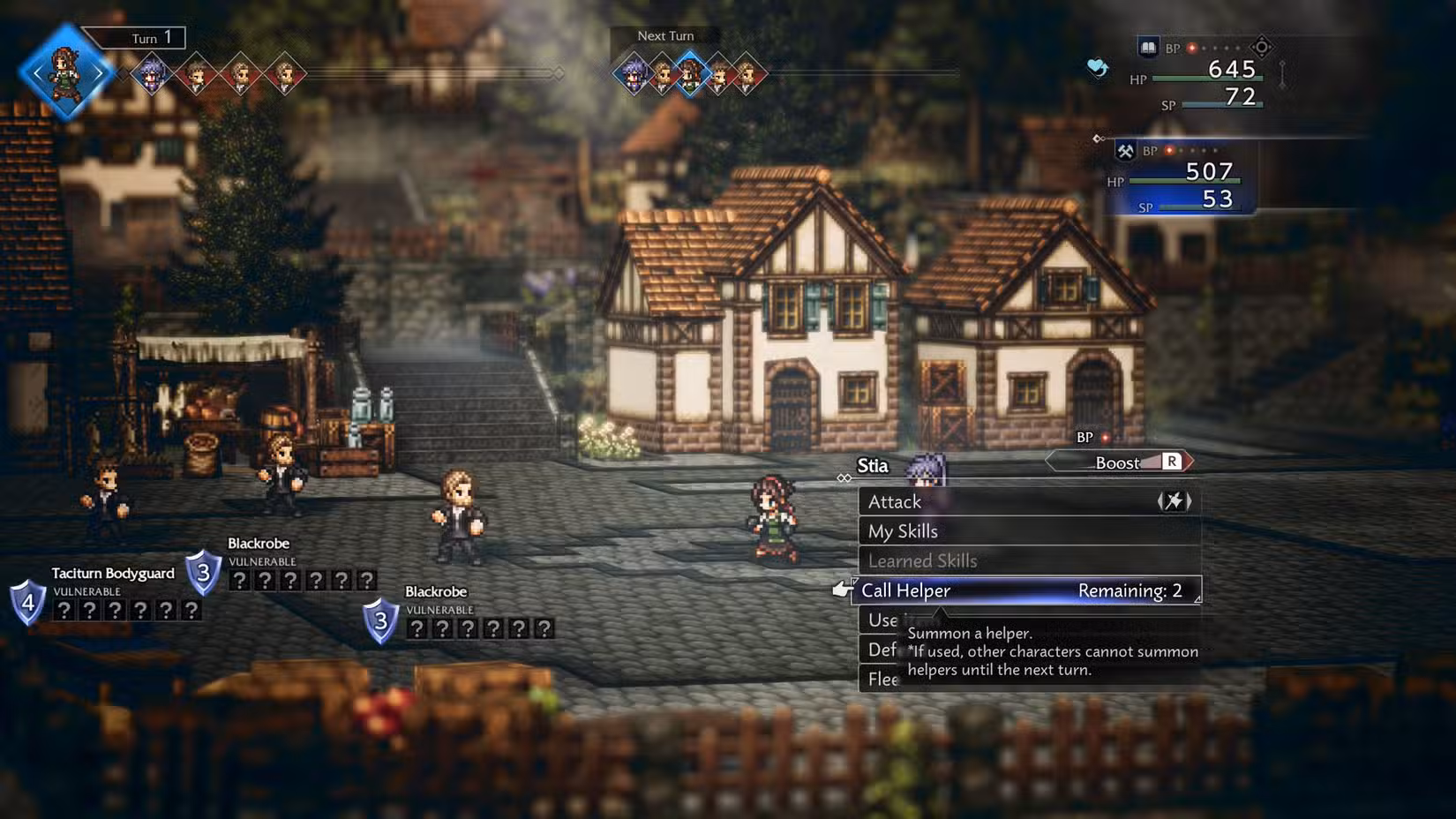Select the Attack command
Screen dimensions: 1456x819
pyautogui.click(x=895, y=501)
